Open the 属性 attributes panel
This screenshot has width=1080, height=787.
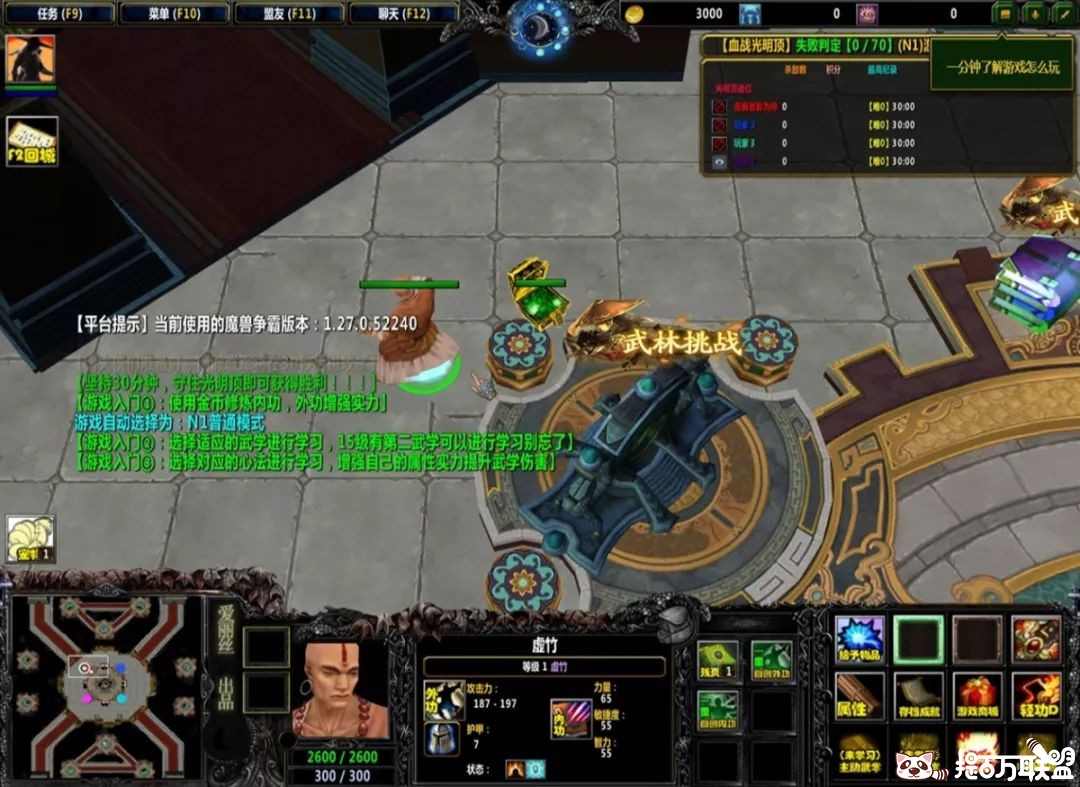[x=860, y=695]
